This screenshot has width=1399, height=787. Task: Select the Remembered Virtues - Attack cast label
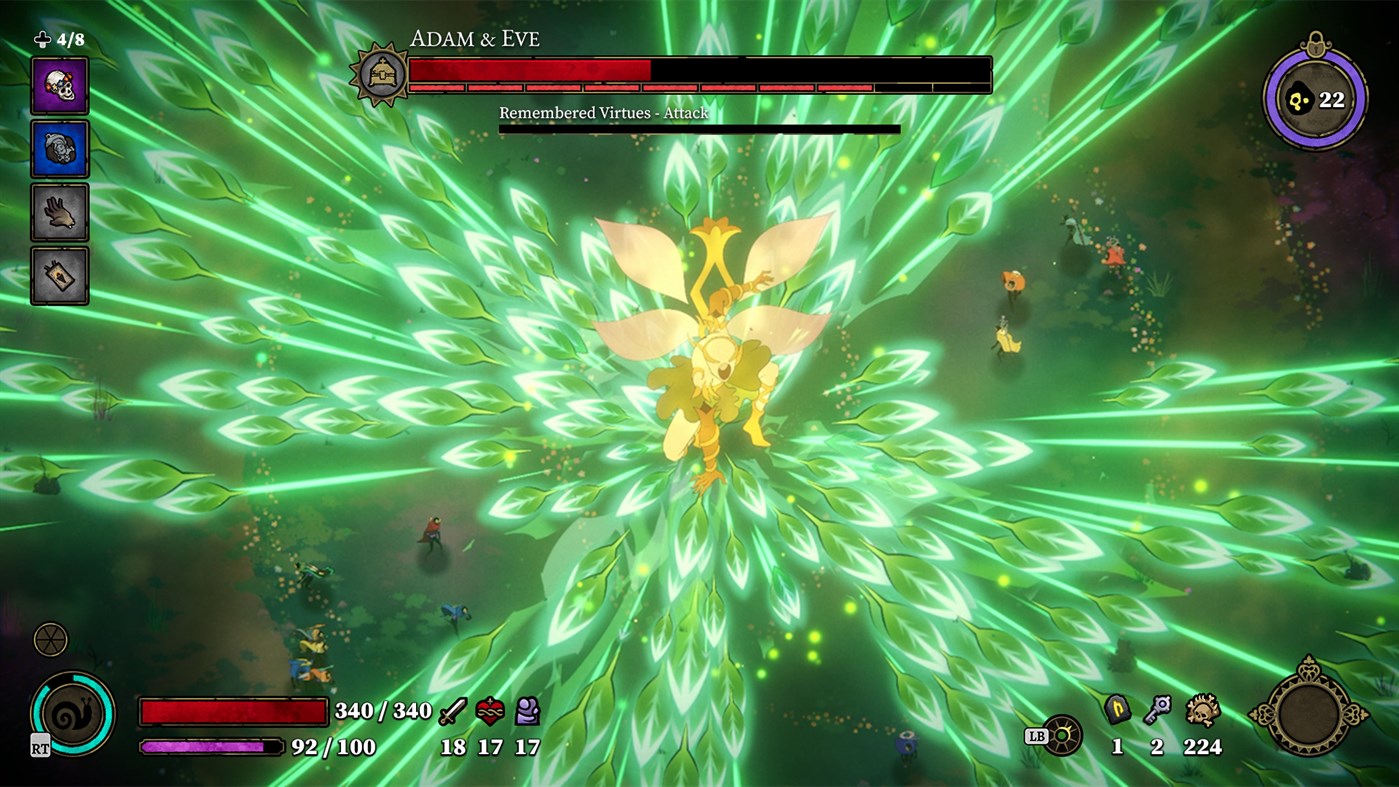603,113
